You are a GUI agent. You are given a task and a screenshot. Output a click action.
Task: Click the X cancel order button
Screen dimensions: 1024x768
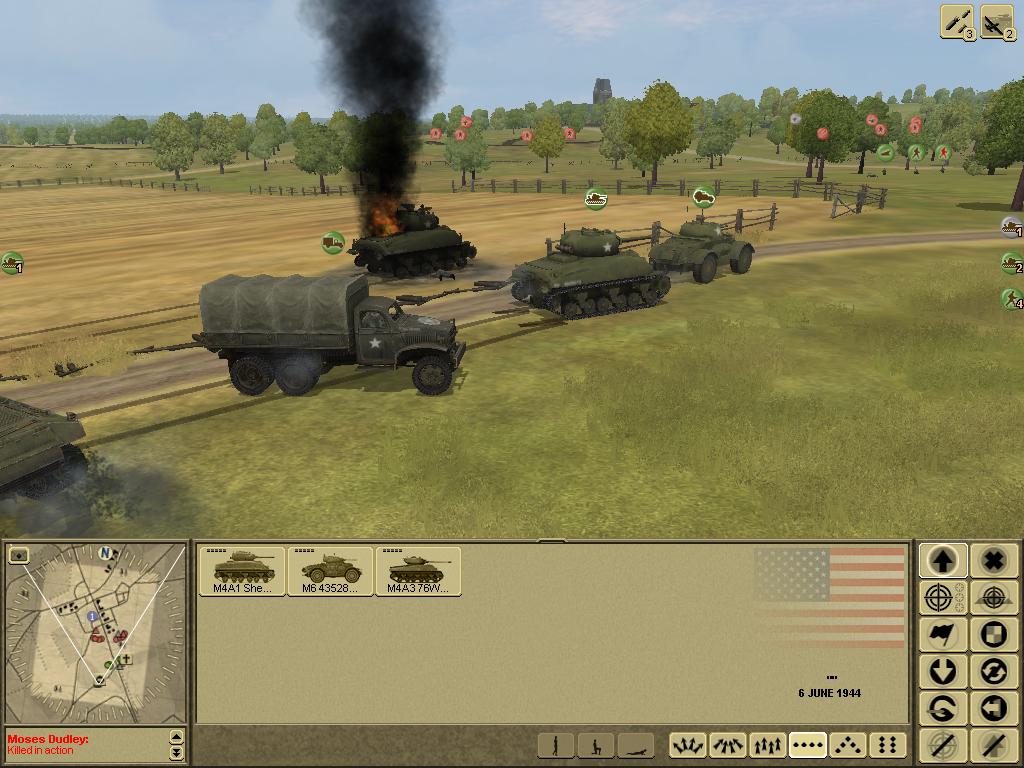point(993,561)
